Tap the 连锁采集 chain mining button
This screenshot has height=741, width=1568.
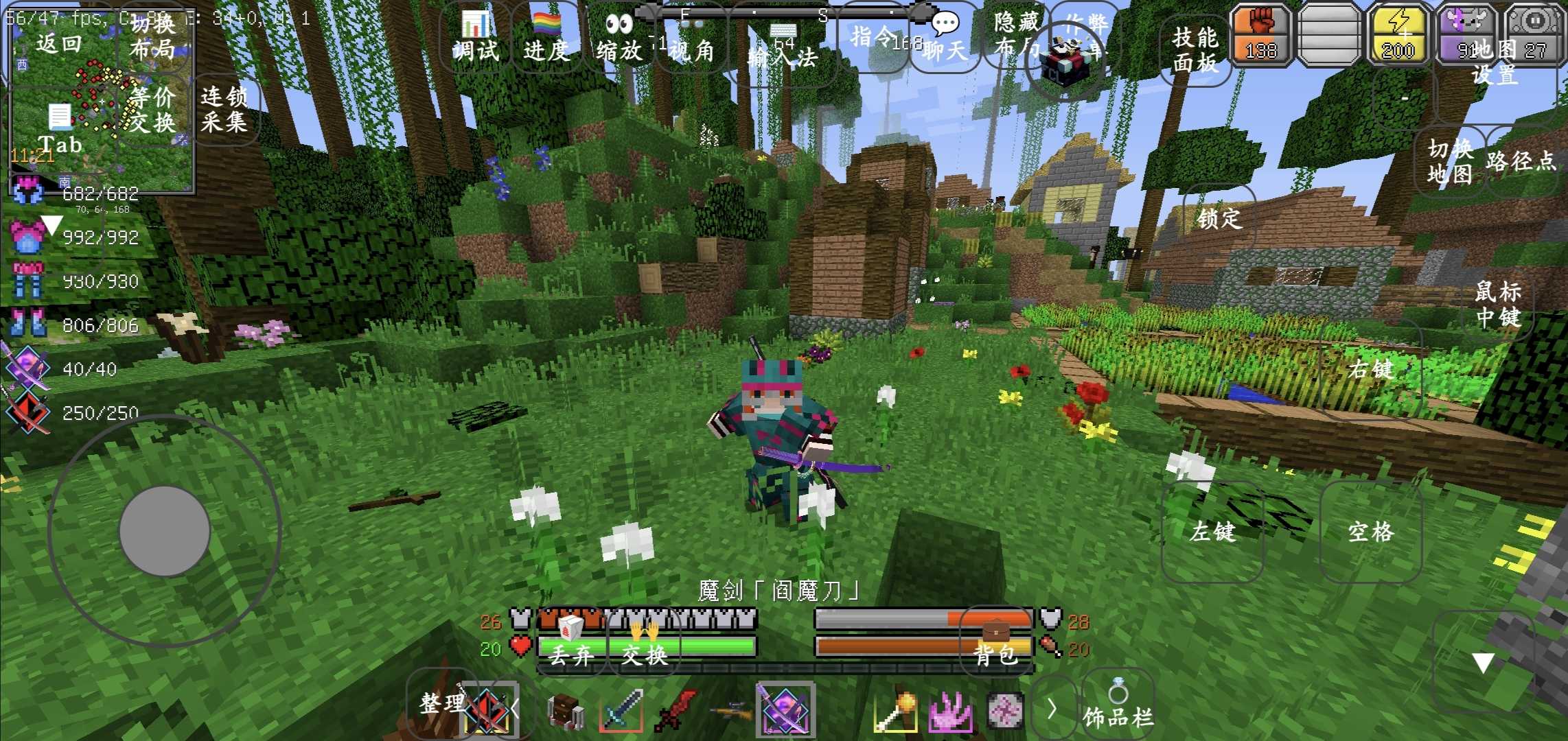(224, 109)
